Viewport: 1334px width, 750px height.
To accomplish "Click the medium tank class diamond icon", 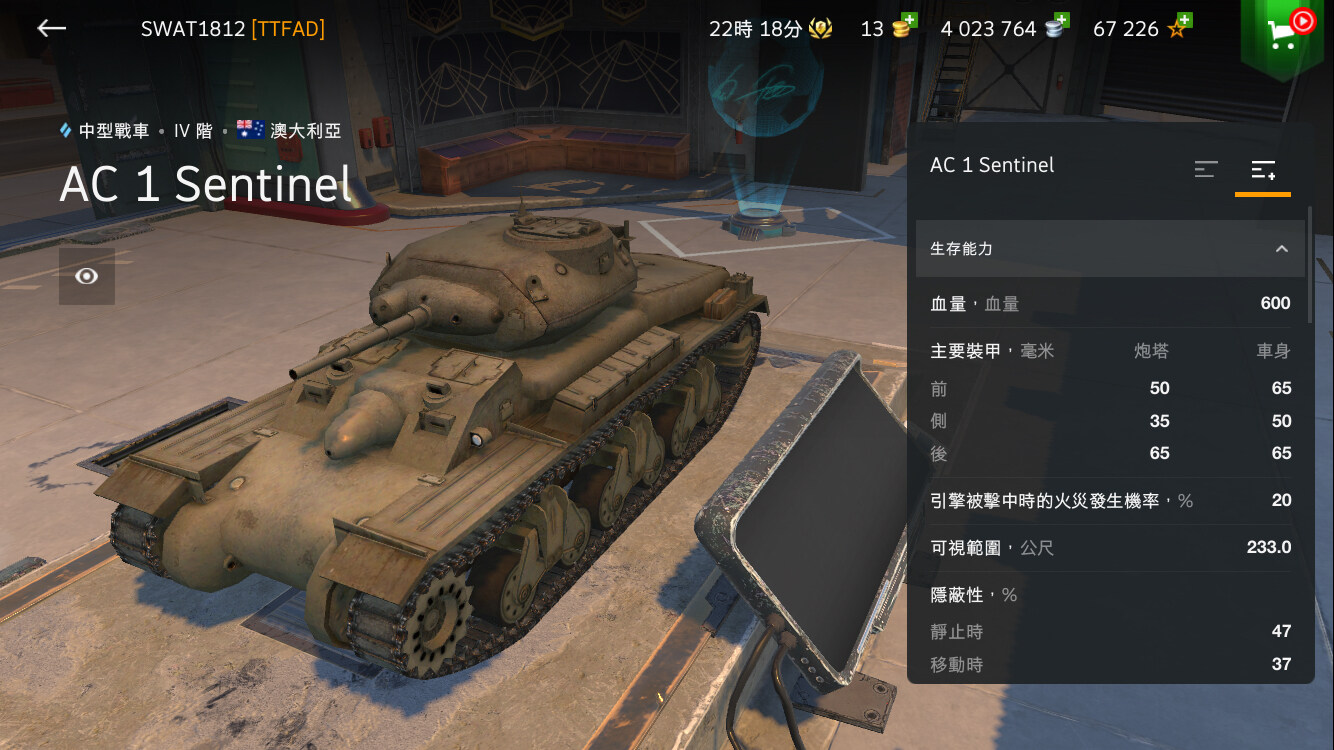I will point(63,130).
